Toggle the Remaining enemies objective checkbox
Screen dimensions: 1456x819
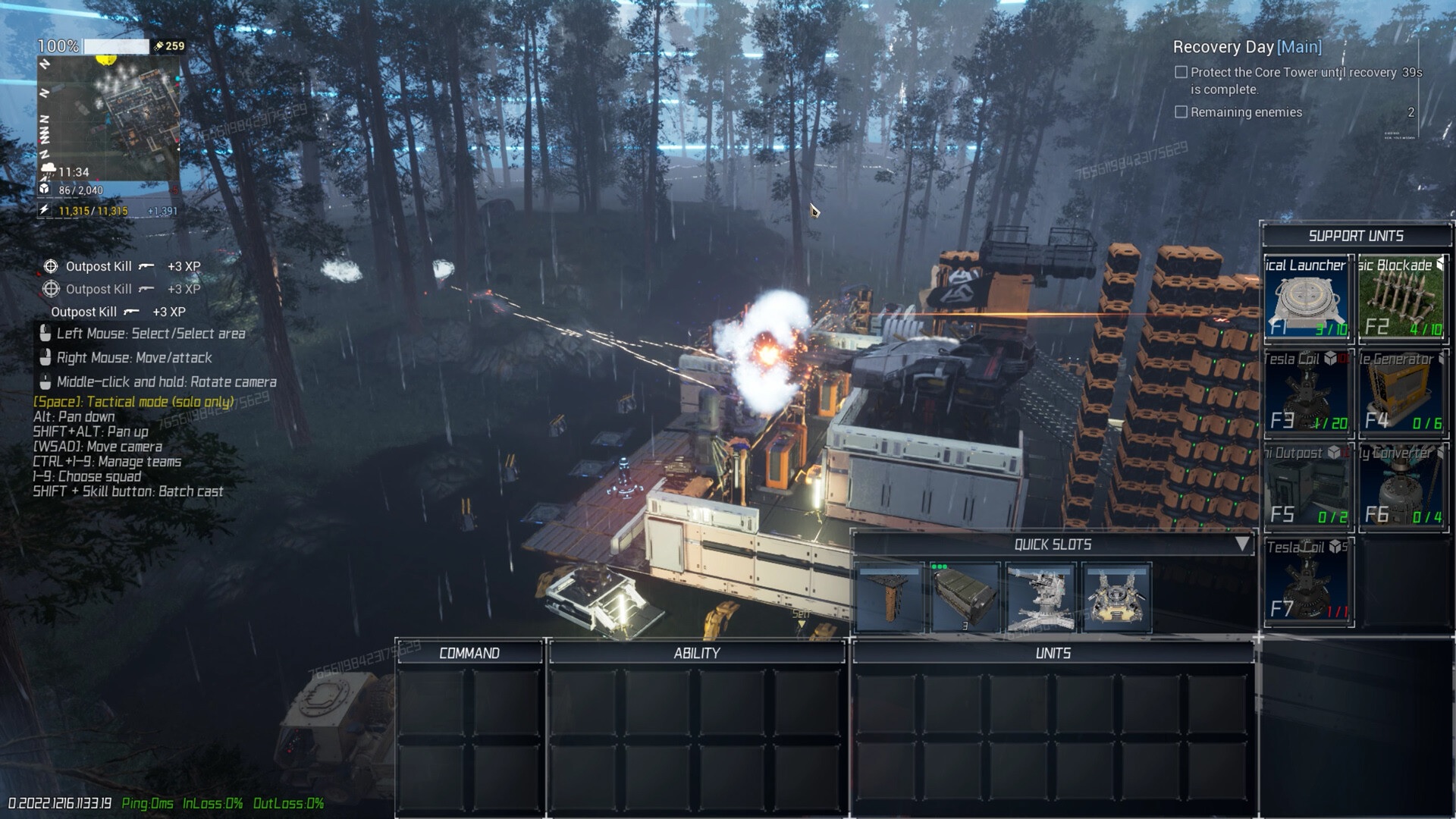pos(1180,111)
